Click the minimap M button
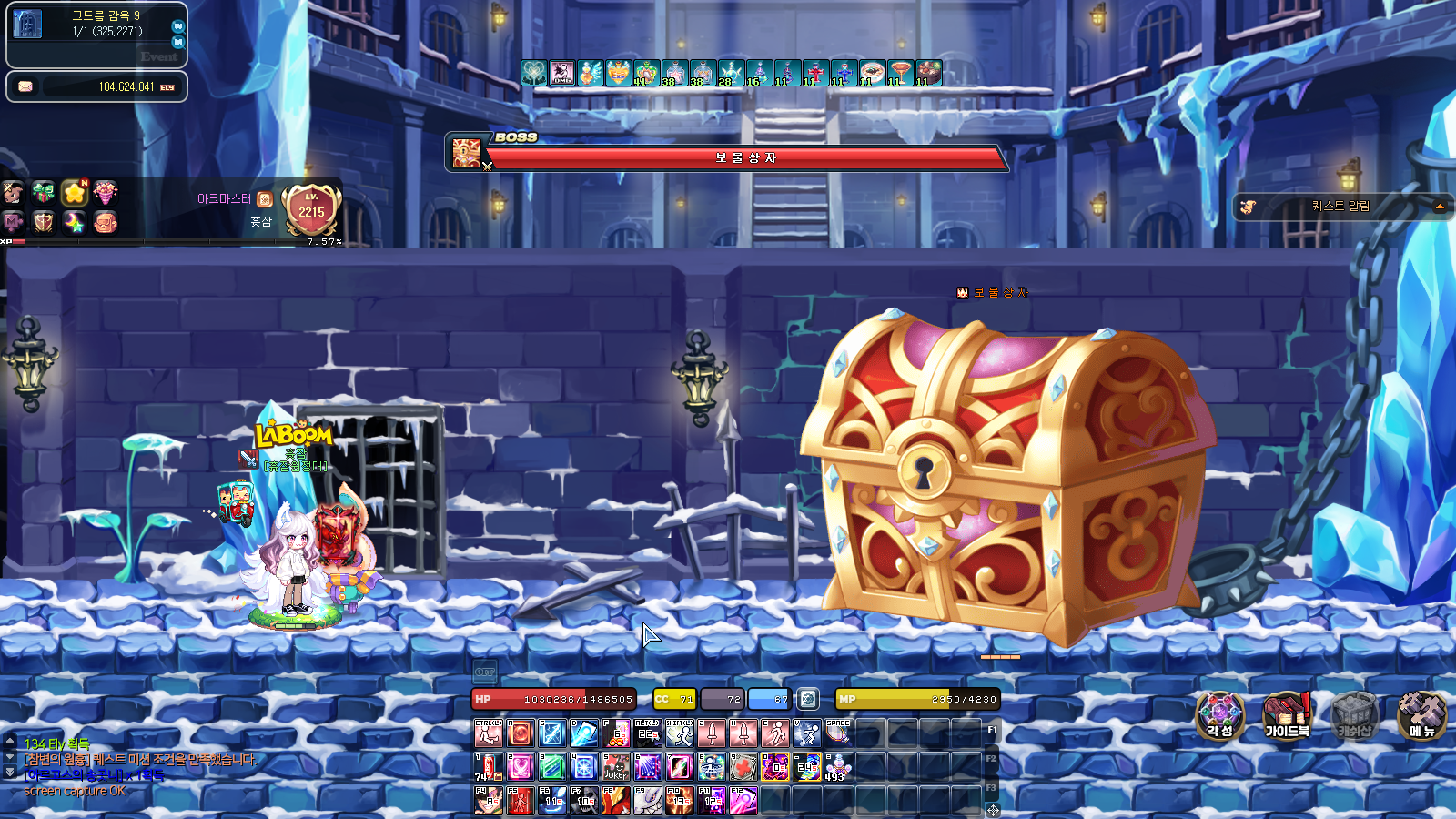The width and height of the screenshot is (1456, 819). (x=178, y=42)
